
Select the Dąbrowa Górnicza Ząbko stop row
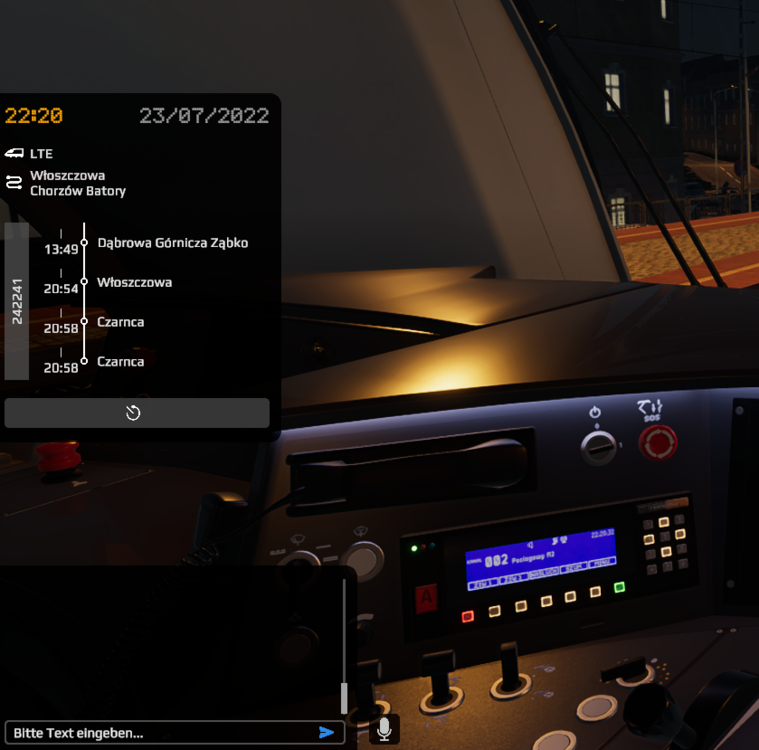[x=172, y=243]
